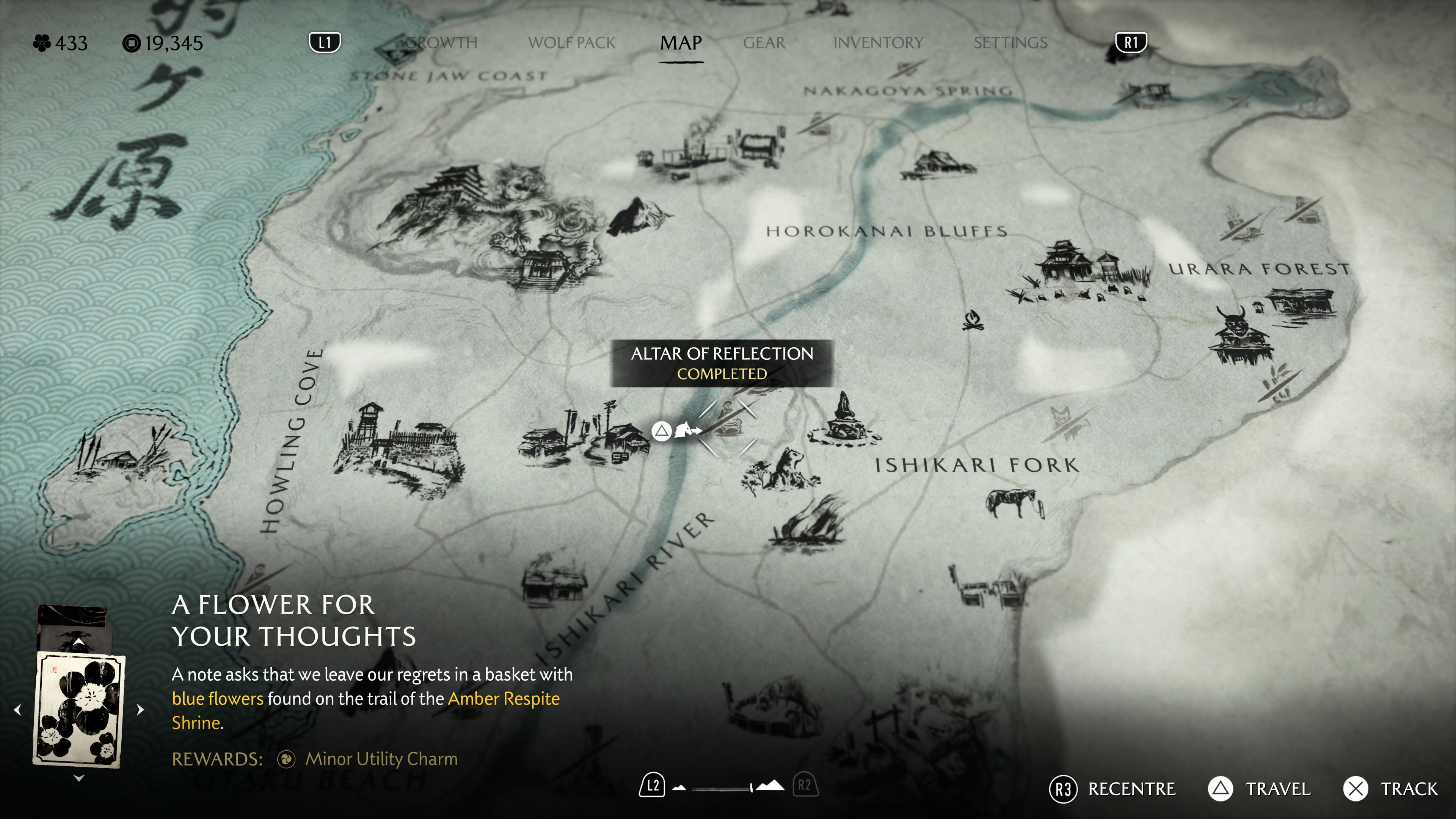Screen dimensions: 1456x819
Task: Fast travel to the selected location
Action: 1259,789
